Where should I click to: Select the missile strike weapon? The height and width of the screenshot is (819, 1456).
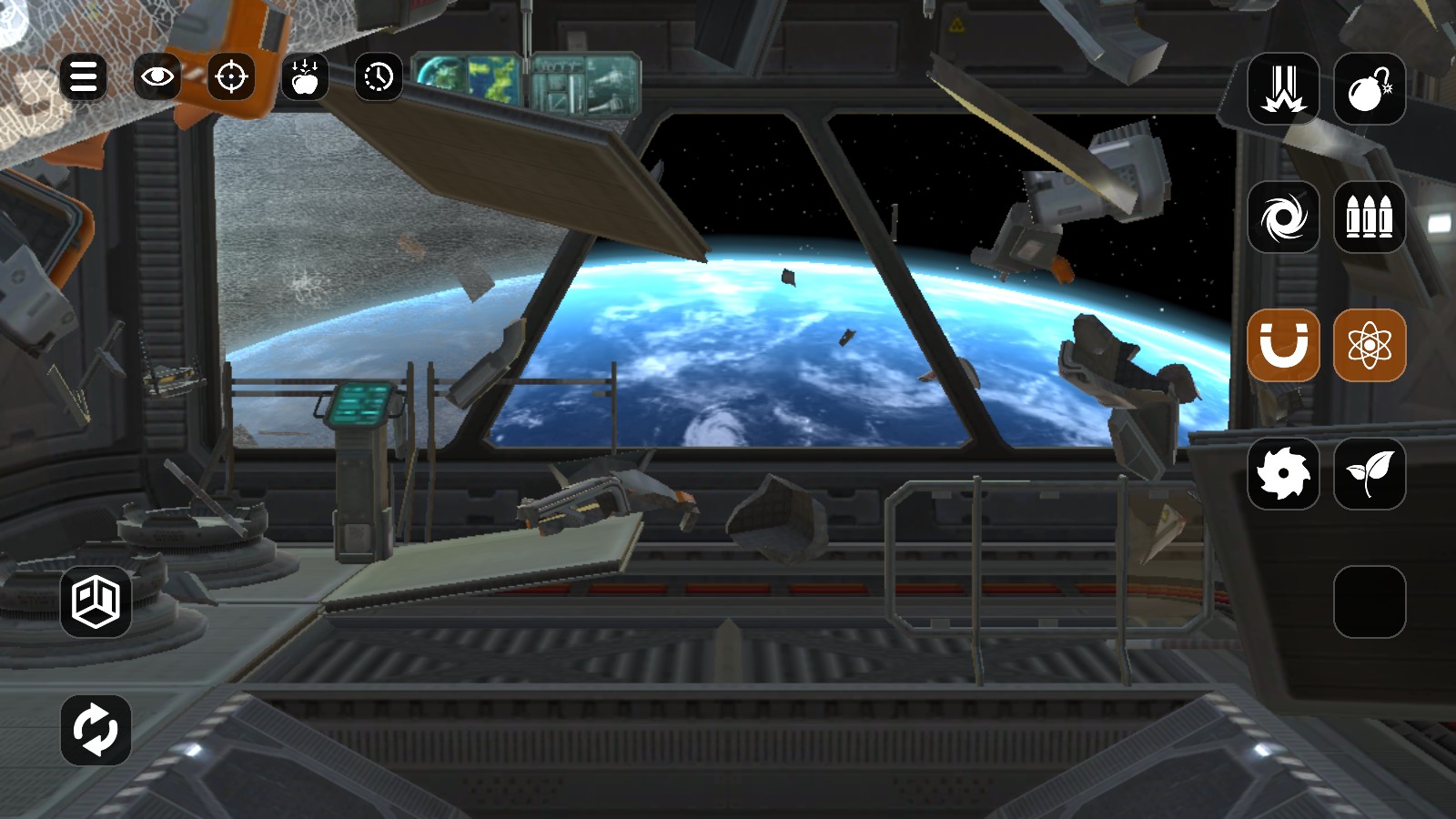[1283, 89]
